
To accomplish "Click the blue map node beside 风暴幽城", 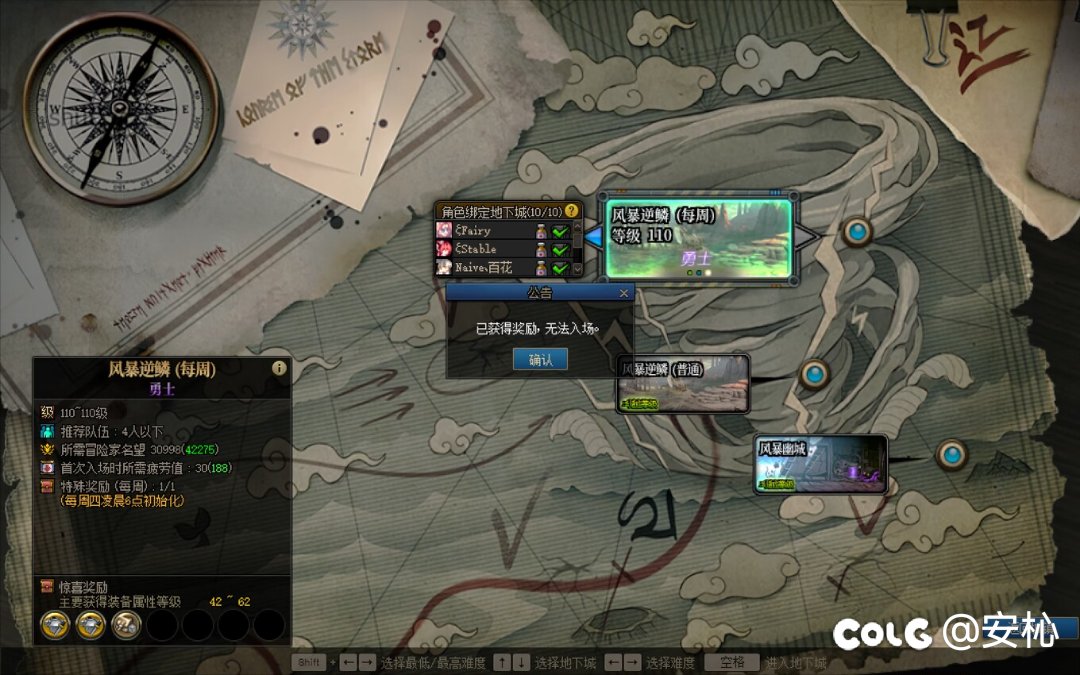I will [951, 455].
